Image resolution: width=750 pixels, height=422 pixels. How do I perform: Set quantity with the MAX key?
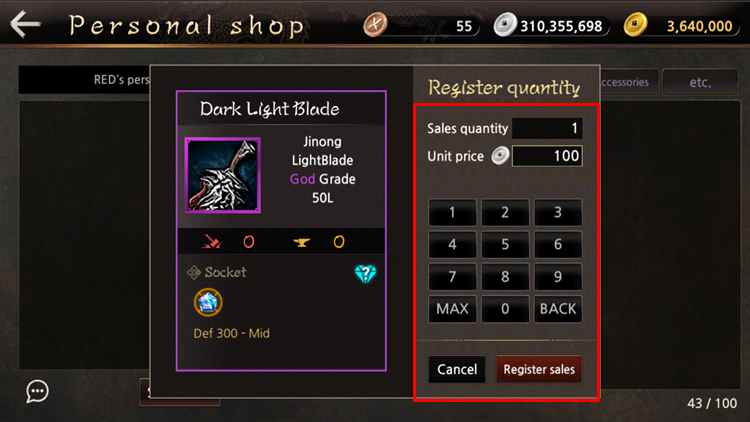coord(452,309)
